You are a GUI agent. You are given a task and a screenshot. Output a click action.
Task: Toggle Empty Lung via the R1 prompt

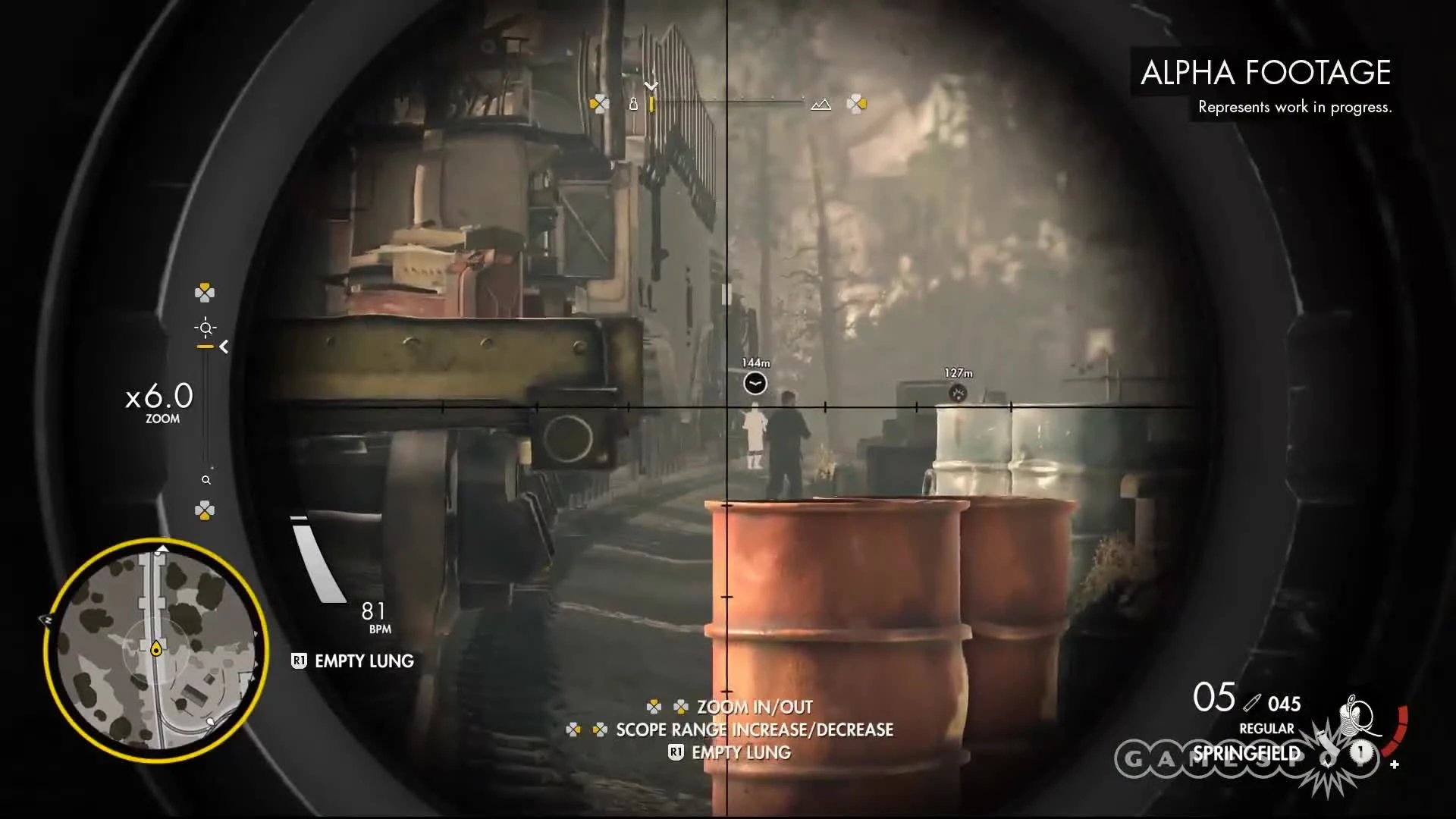coord(351,661)
